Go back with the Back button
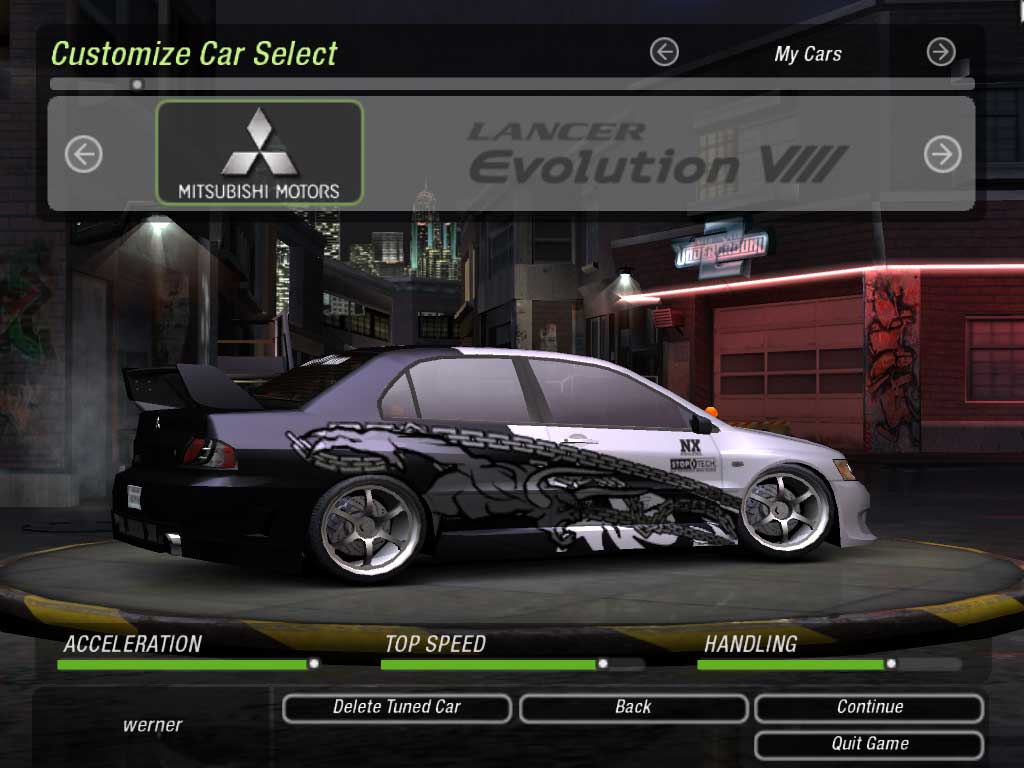 [x=633, y=708]
